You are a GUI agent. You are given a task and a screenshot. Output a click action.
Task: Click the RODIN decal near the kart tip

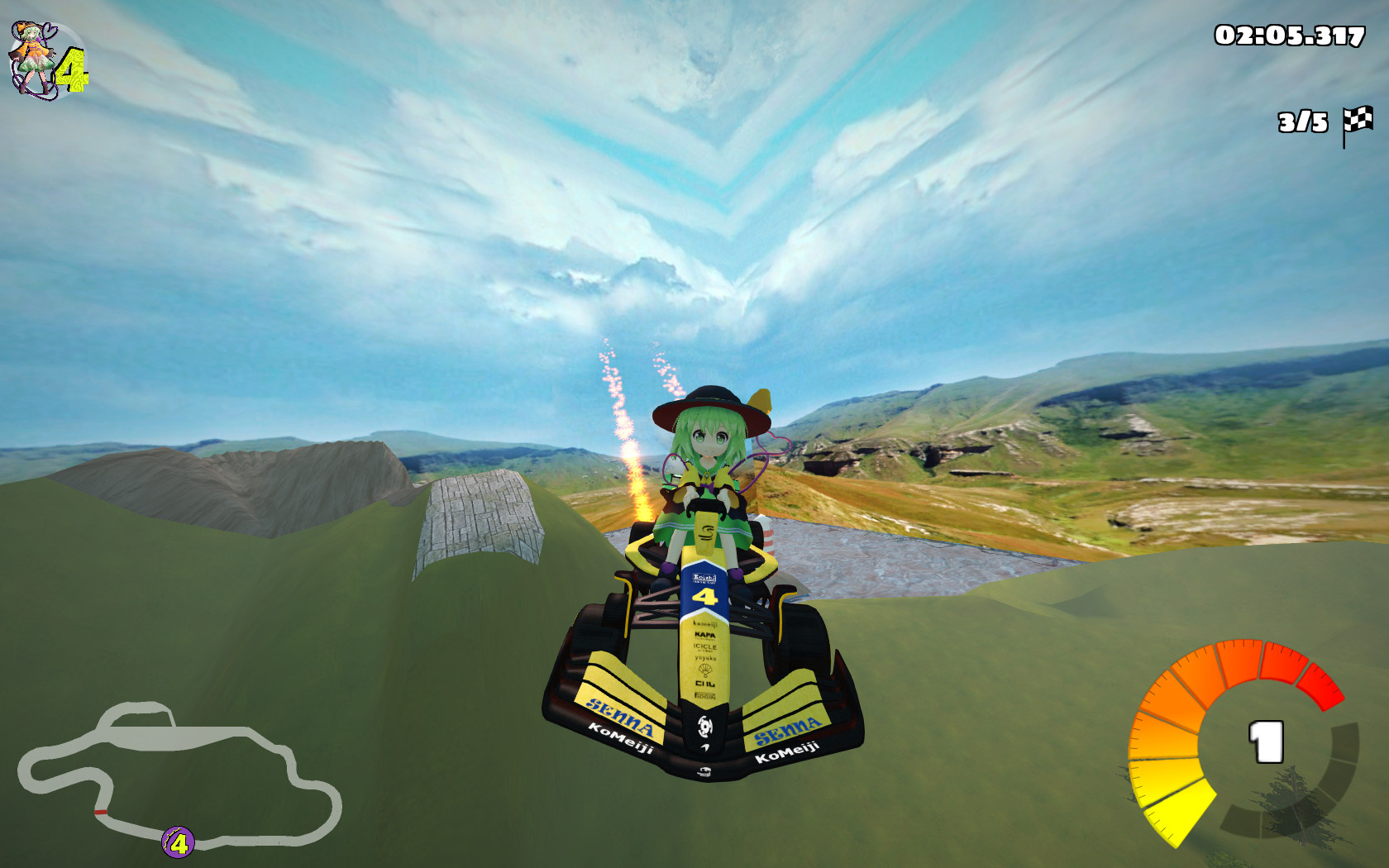pos(704,696)
